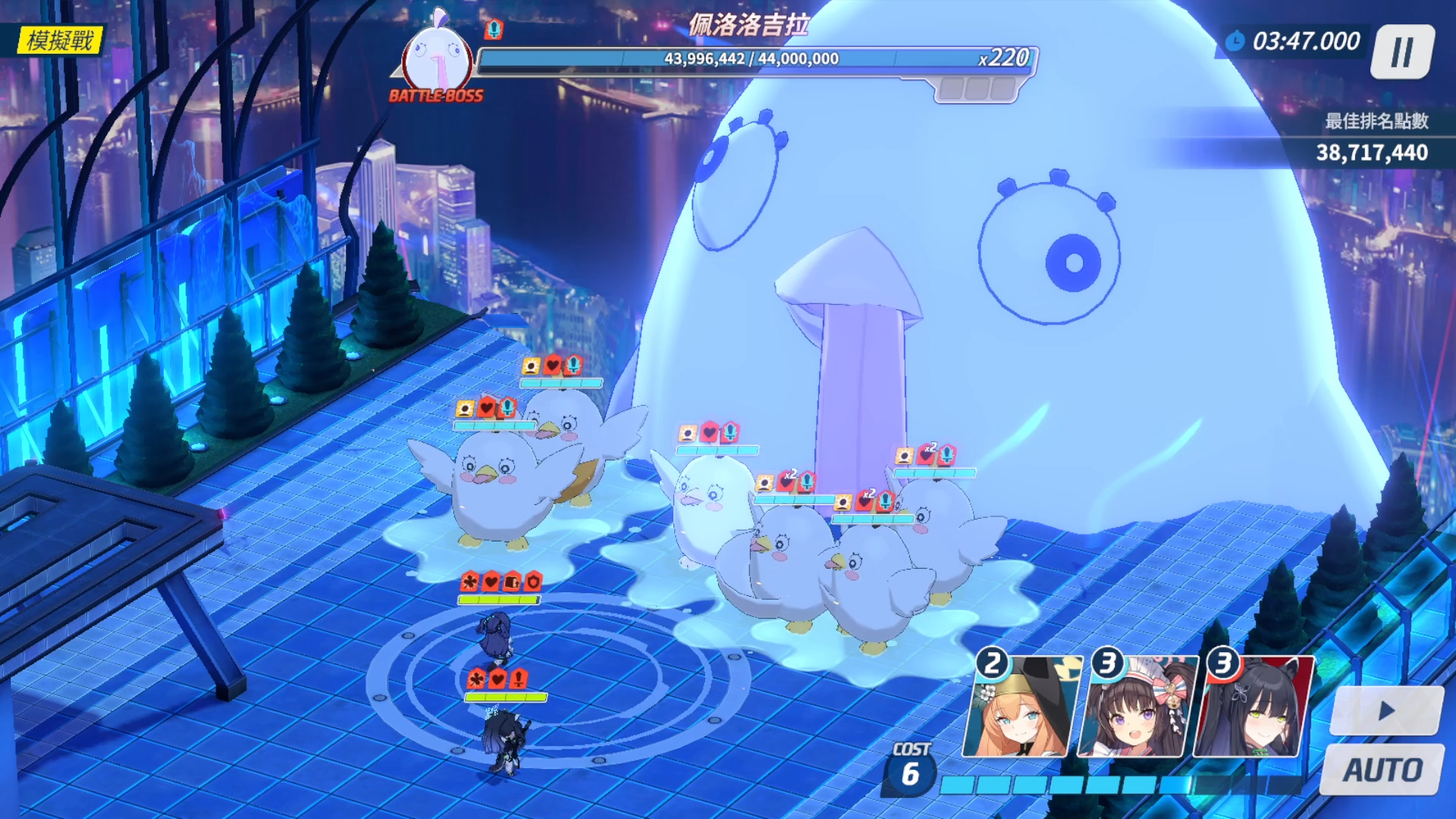Toggle AUTO battle mode

point(1382,770)
